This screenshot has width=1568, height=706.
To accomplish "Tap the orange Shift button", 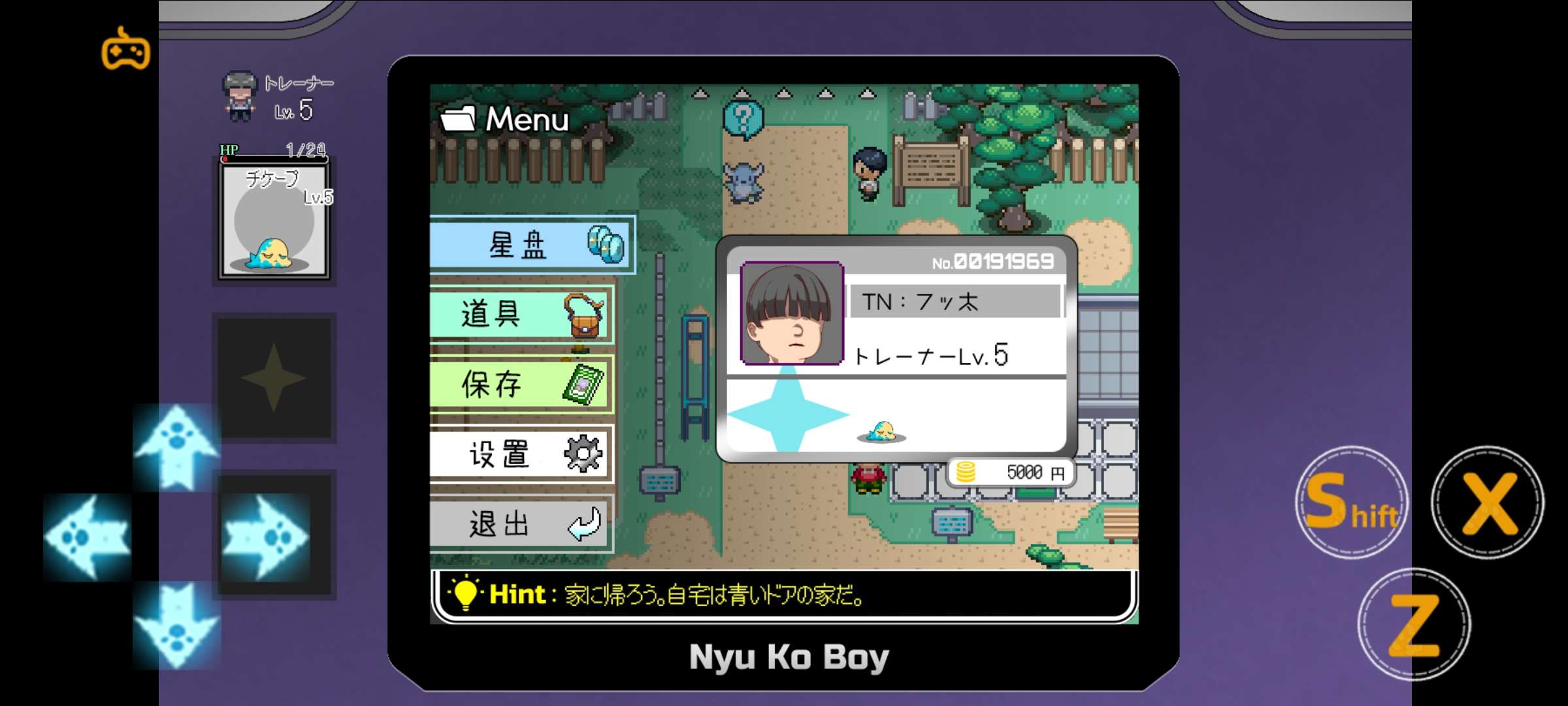I will point(1351,502).
